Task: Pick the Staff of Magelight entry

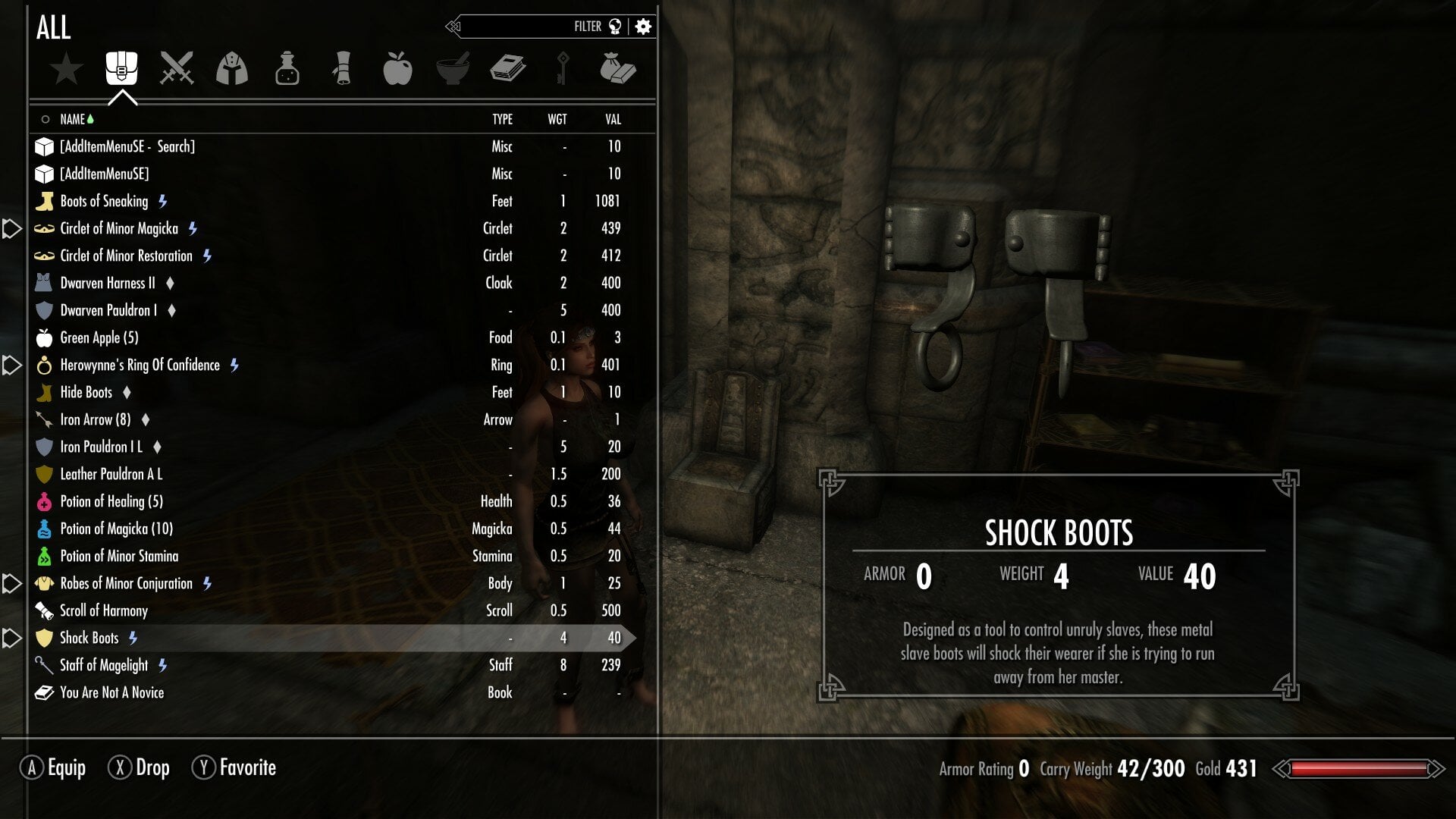Action: [x=104, y=665]
